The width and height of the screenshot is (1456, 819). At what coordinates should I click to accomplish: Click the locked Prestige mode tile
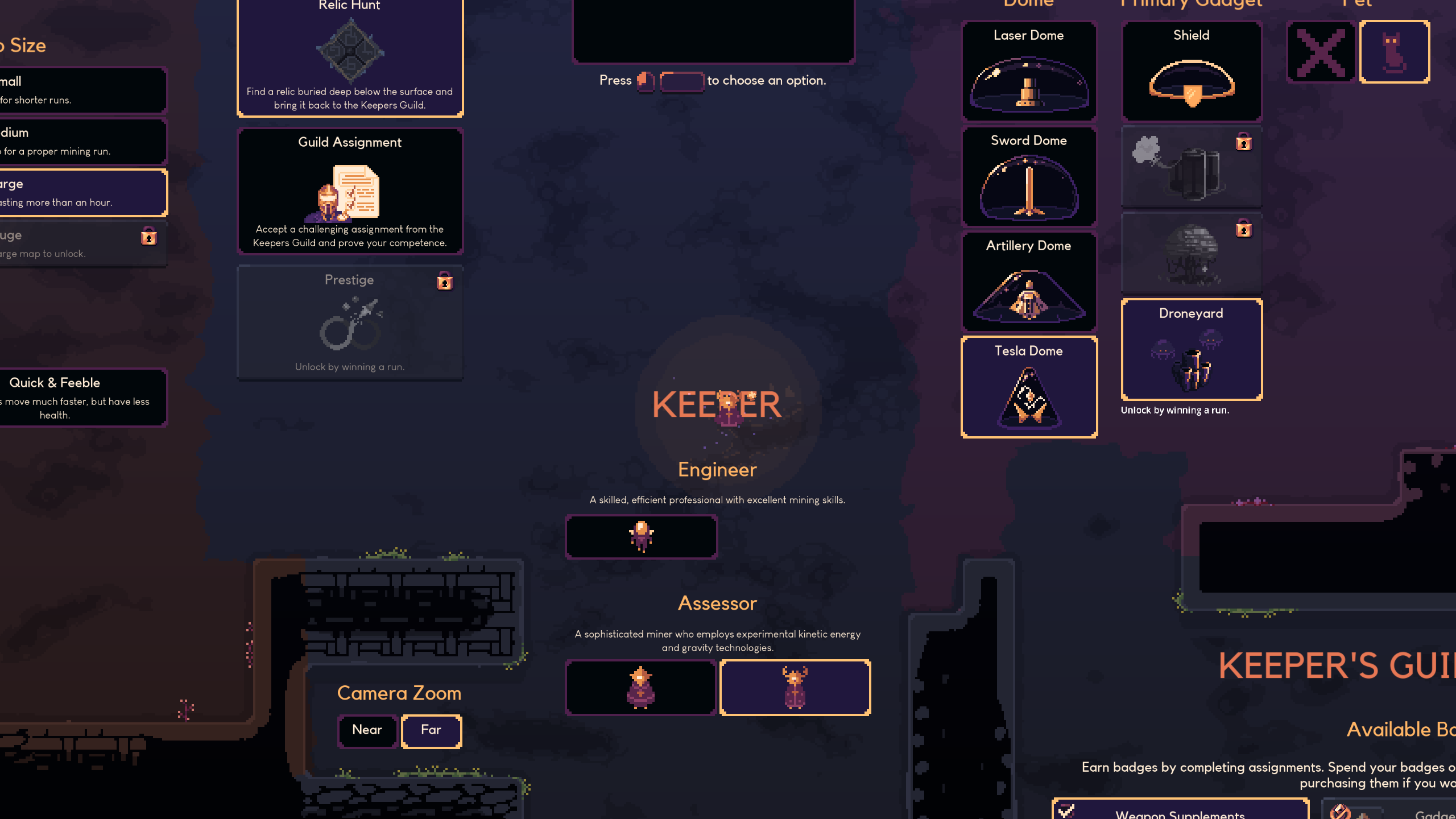(x=350, y=322)
